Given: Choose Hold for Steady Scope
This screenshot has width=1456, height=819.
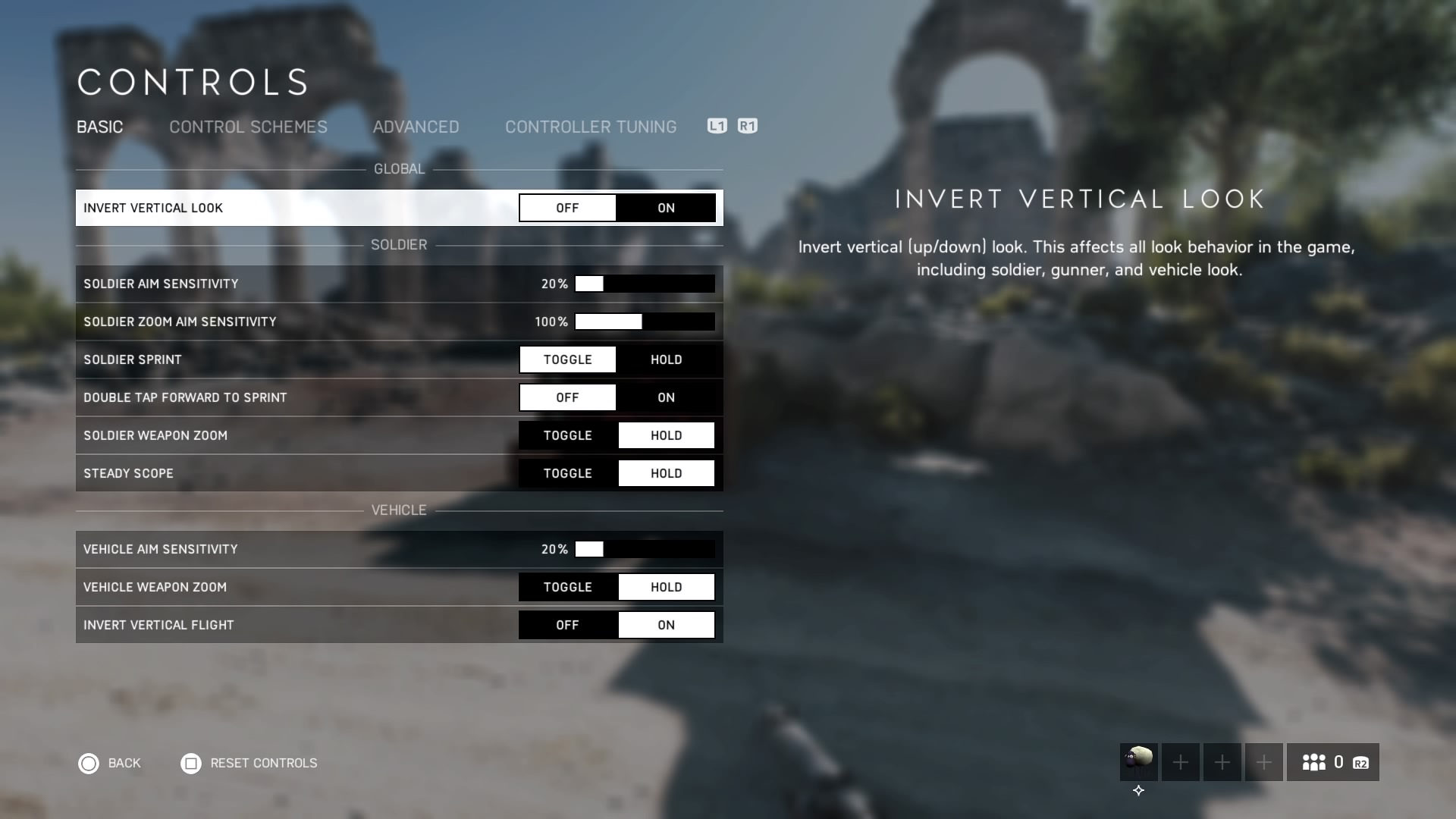Looking at the screenshot, I should [x=666, y=473].
